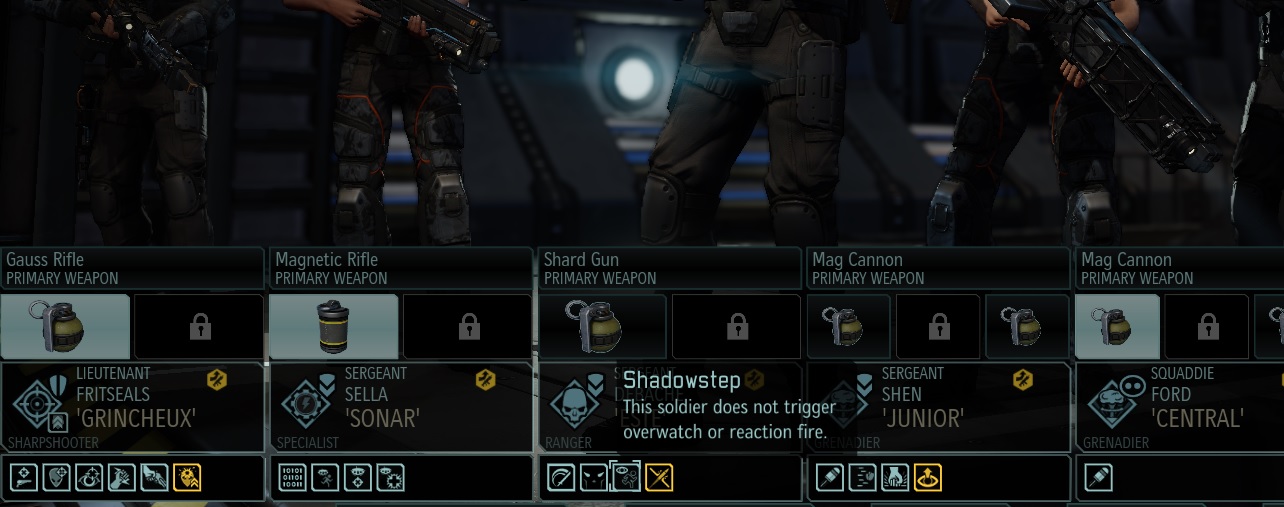Click the Ranger's Shadowstep ability icon
The height and width of the screenshot is (507, 1284).
pyautogui.click(x=626, y=478)
